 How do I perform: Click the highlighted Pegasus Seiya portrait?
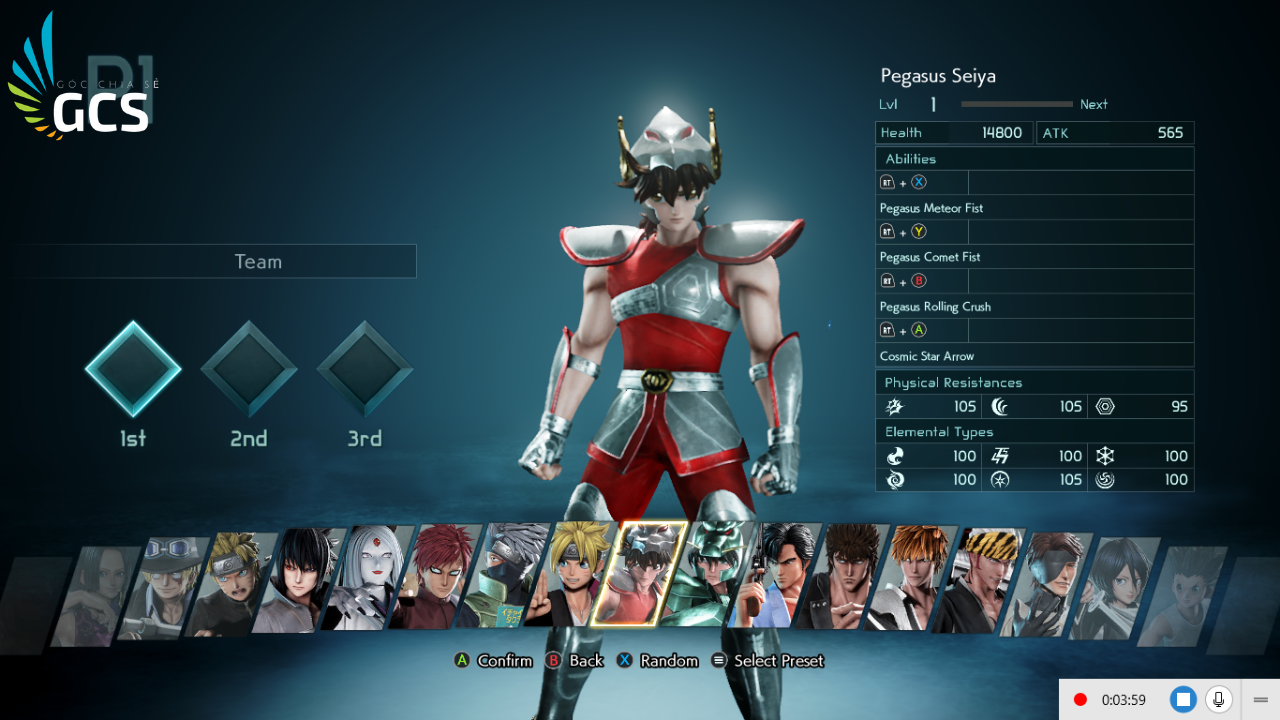(x=639, y=574)
